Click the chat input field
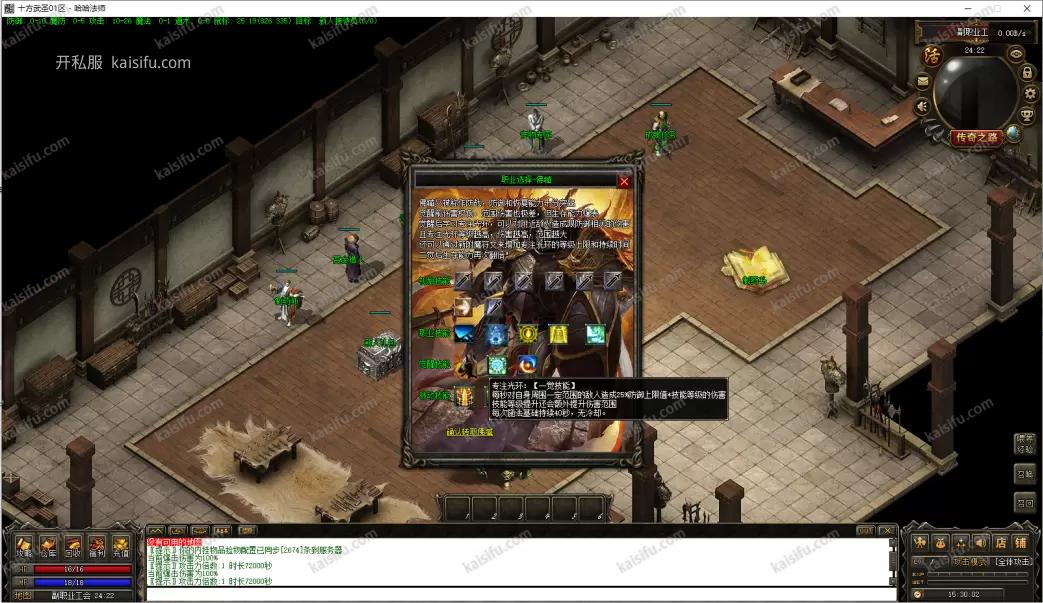 pyautogui.click(x=520, y=594)
